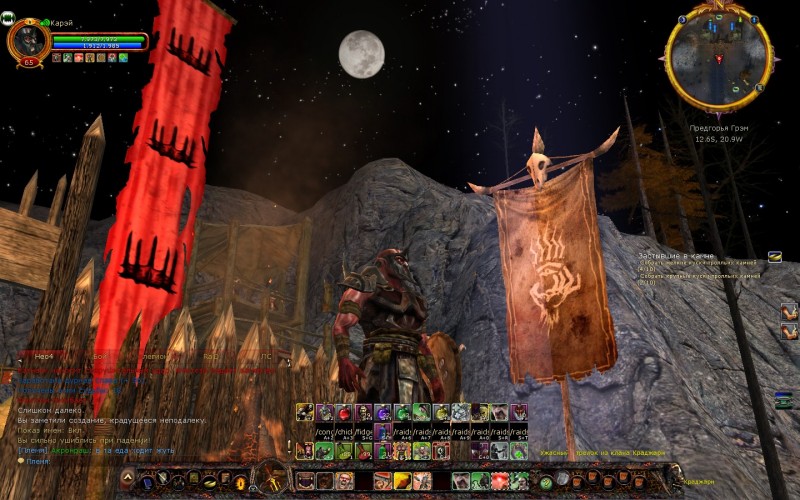Switch to the "RaD" chat tab
Viewport: 800px width, 500px height.
coord(211,355)
